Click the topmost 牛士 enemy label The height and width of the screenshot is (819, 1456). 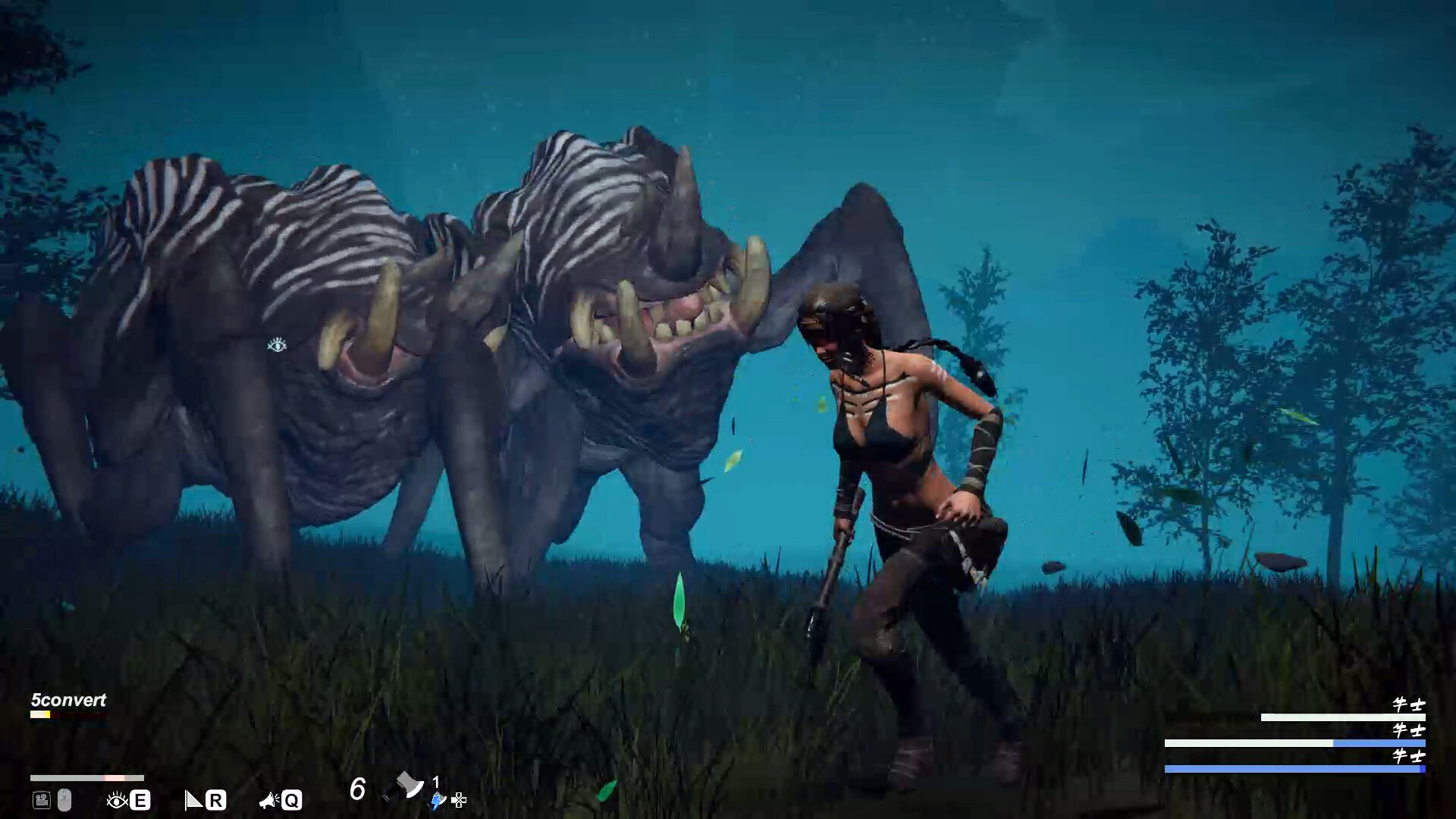point(1409,705)
